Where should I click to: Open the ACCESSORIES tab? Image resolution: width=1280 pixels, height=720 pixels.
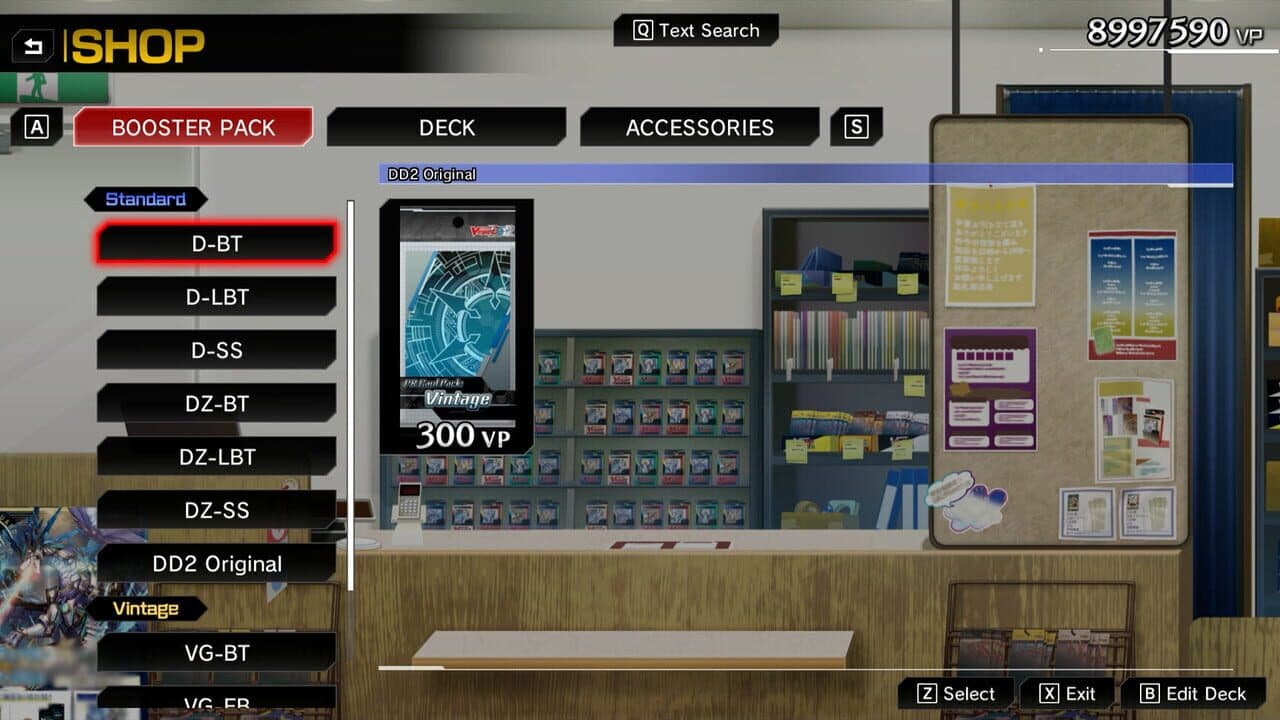point(699,127)
